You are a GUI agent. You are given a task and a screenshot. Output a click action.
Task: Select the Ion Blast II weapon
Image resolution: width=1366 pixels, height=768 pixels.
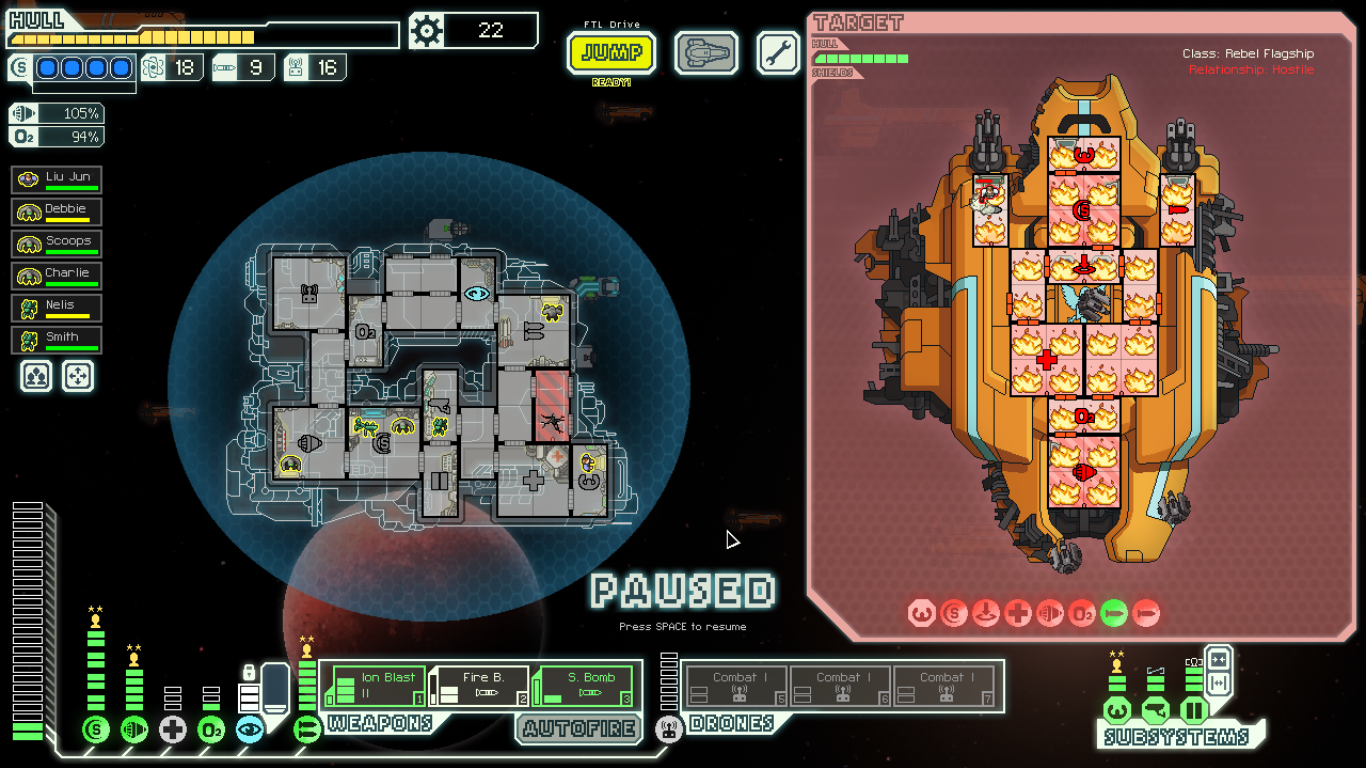point(378,687)
